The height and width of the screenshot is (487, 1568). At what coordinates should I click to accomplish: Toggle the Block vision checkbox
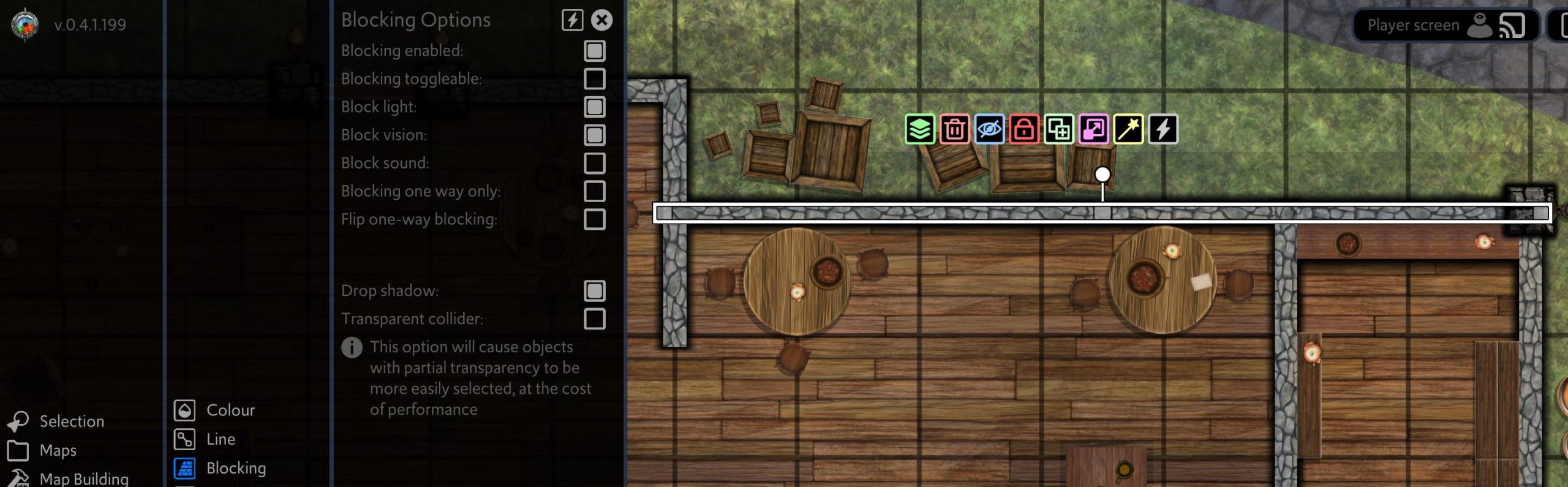pos(594,135)
